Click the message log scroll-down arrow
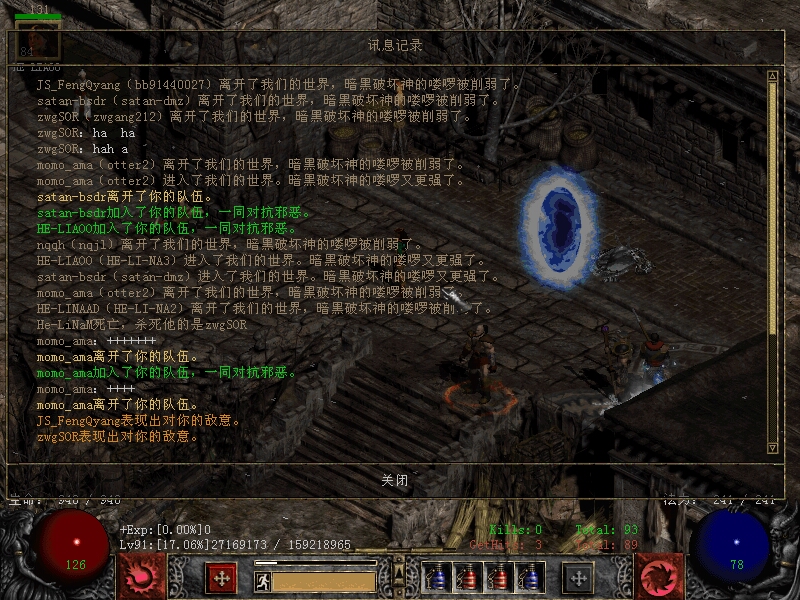 (x=772, y=447)
